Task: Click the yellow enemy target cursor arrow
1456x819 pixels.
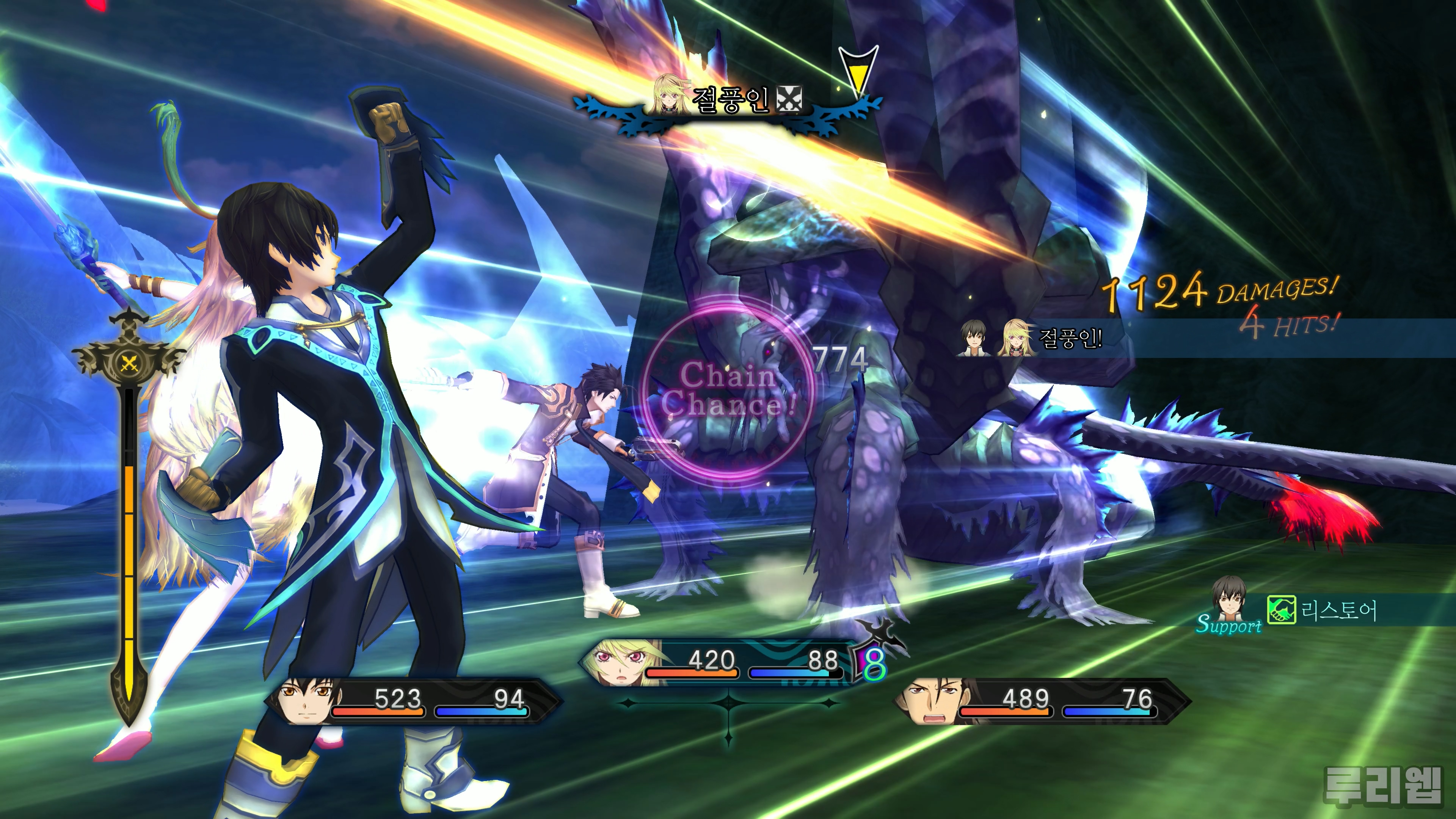Action: pyautogui.click(x=858, y=72)
